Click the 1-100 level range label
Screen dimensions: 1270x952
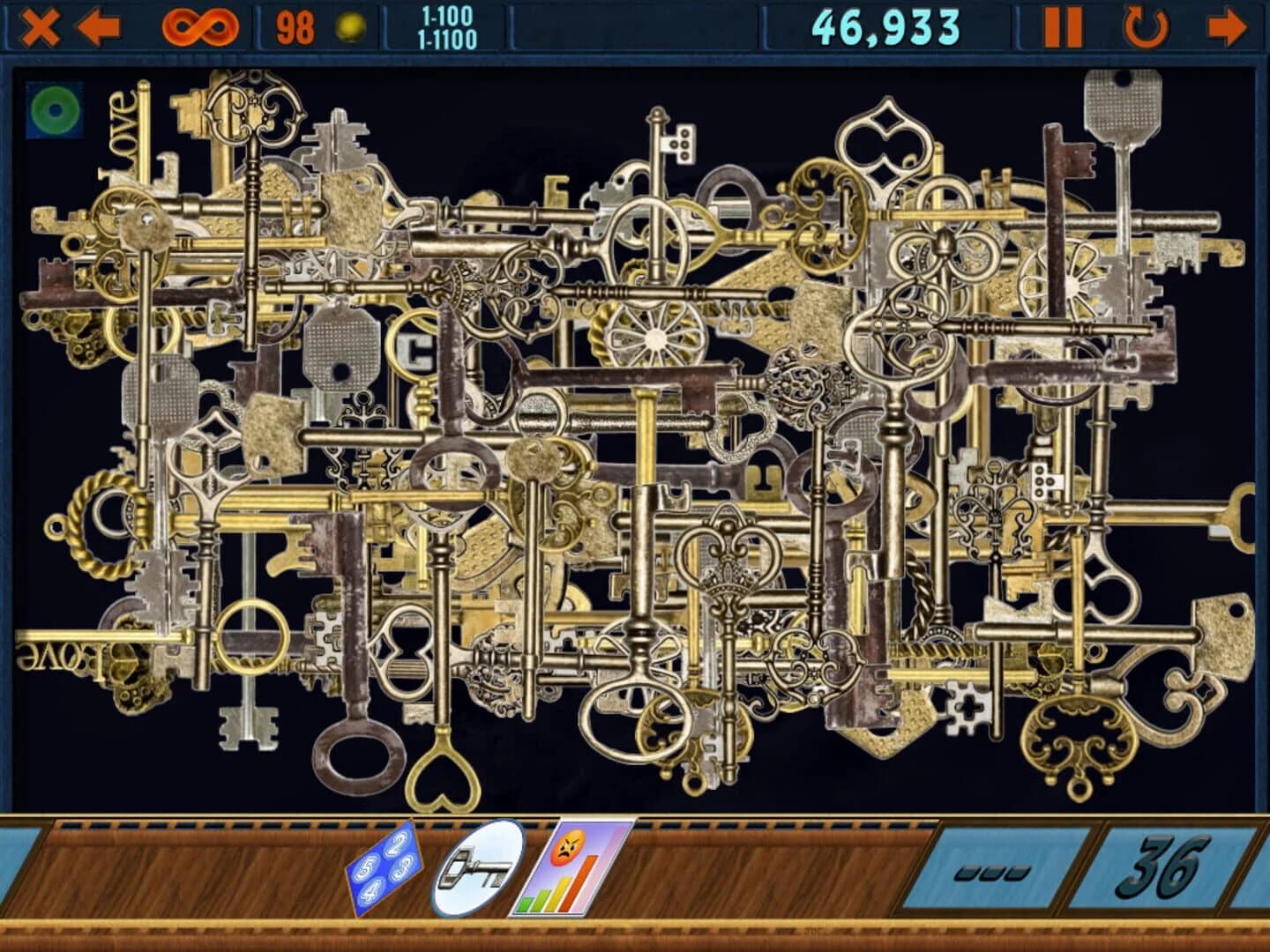click(x=447, y=15)
